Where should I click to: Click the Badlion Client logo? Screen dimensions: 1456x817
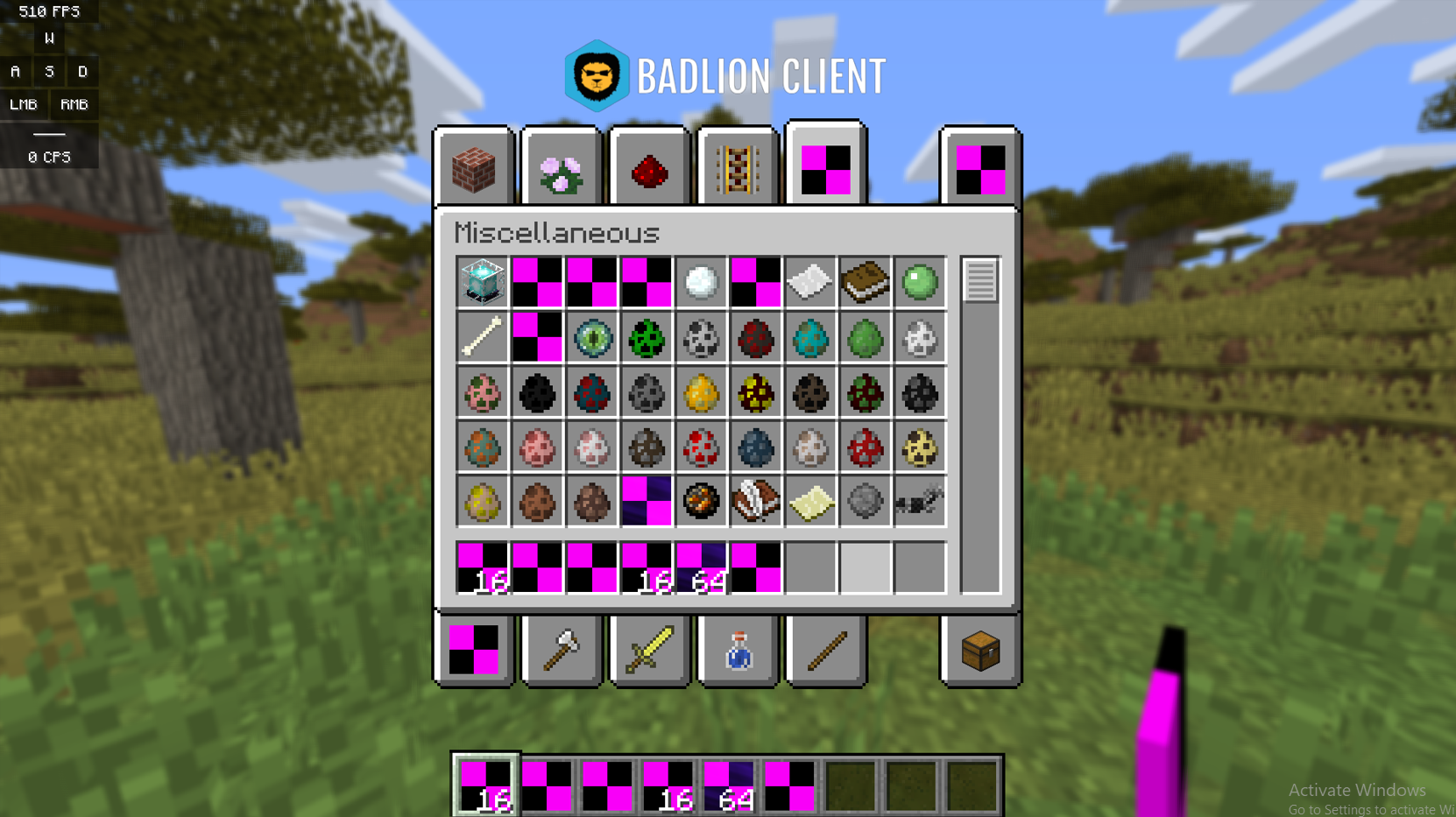599,77
